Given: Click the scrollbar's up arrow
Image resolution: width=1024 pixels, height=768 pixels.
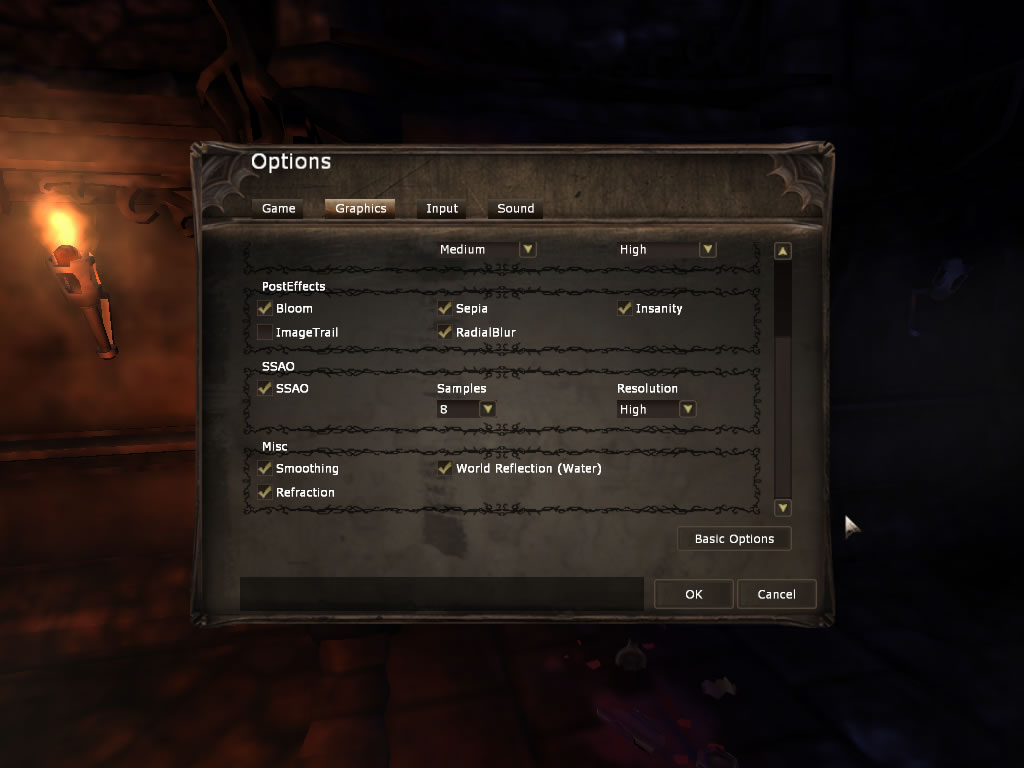Looking at the screenshot, I should tap(783, 252).
